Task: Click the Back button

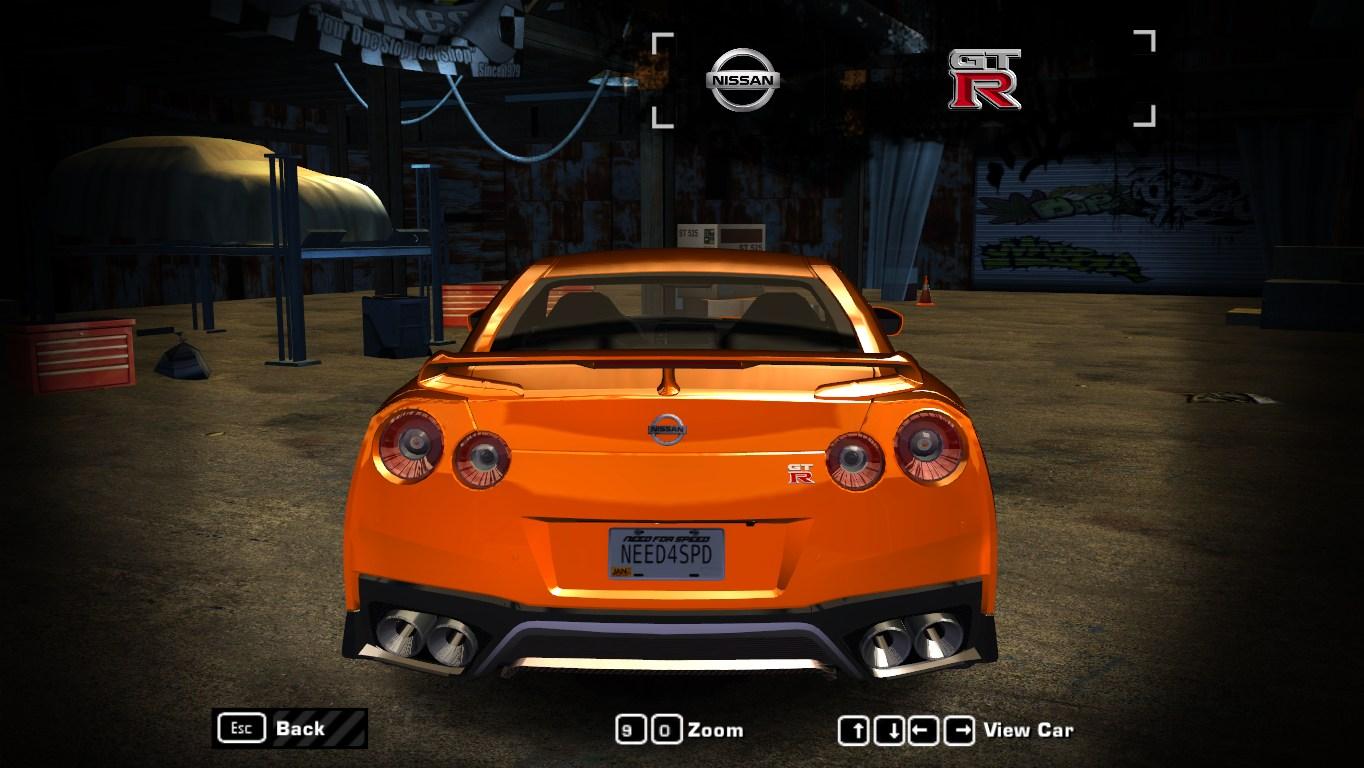Action: [289, 728]
